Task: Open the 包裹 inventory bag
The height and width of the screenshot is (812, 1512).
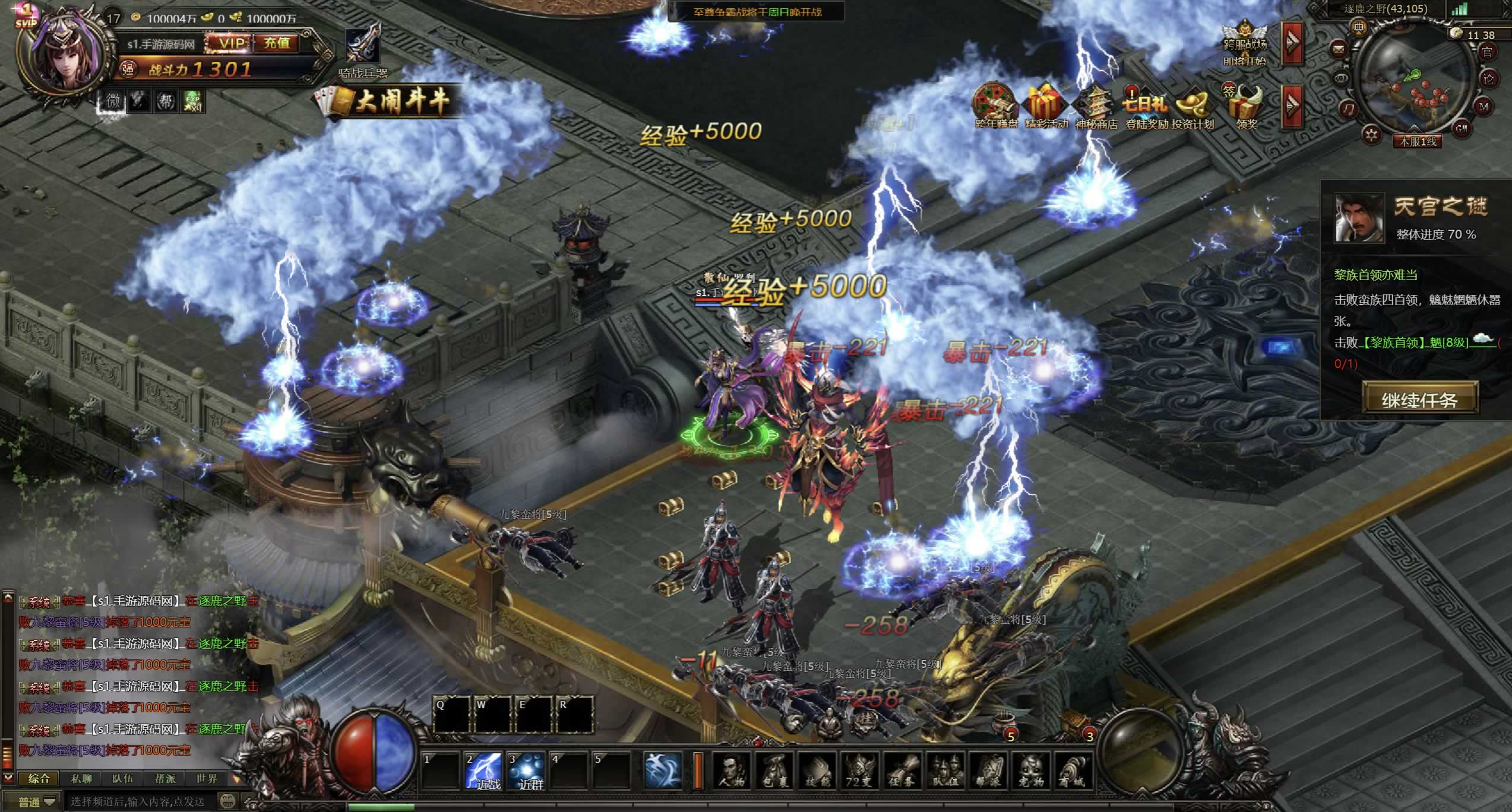Action: point(774,771)
